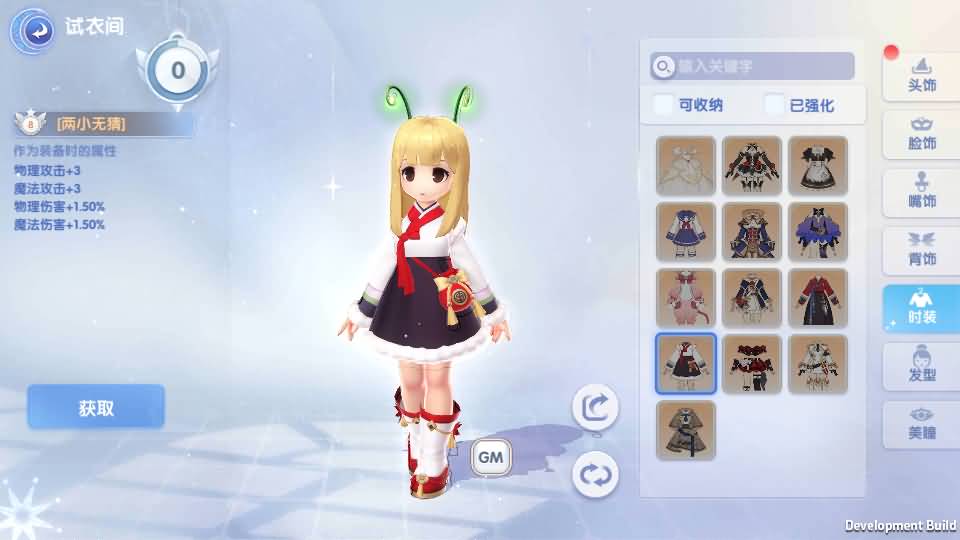
Task: Show the 背饰 back accessory tab
Action: click(x=920, y=250)
